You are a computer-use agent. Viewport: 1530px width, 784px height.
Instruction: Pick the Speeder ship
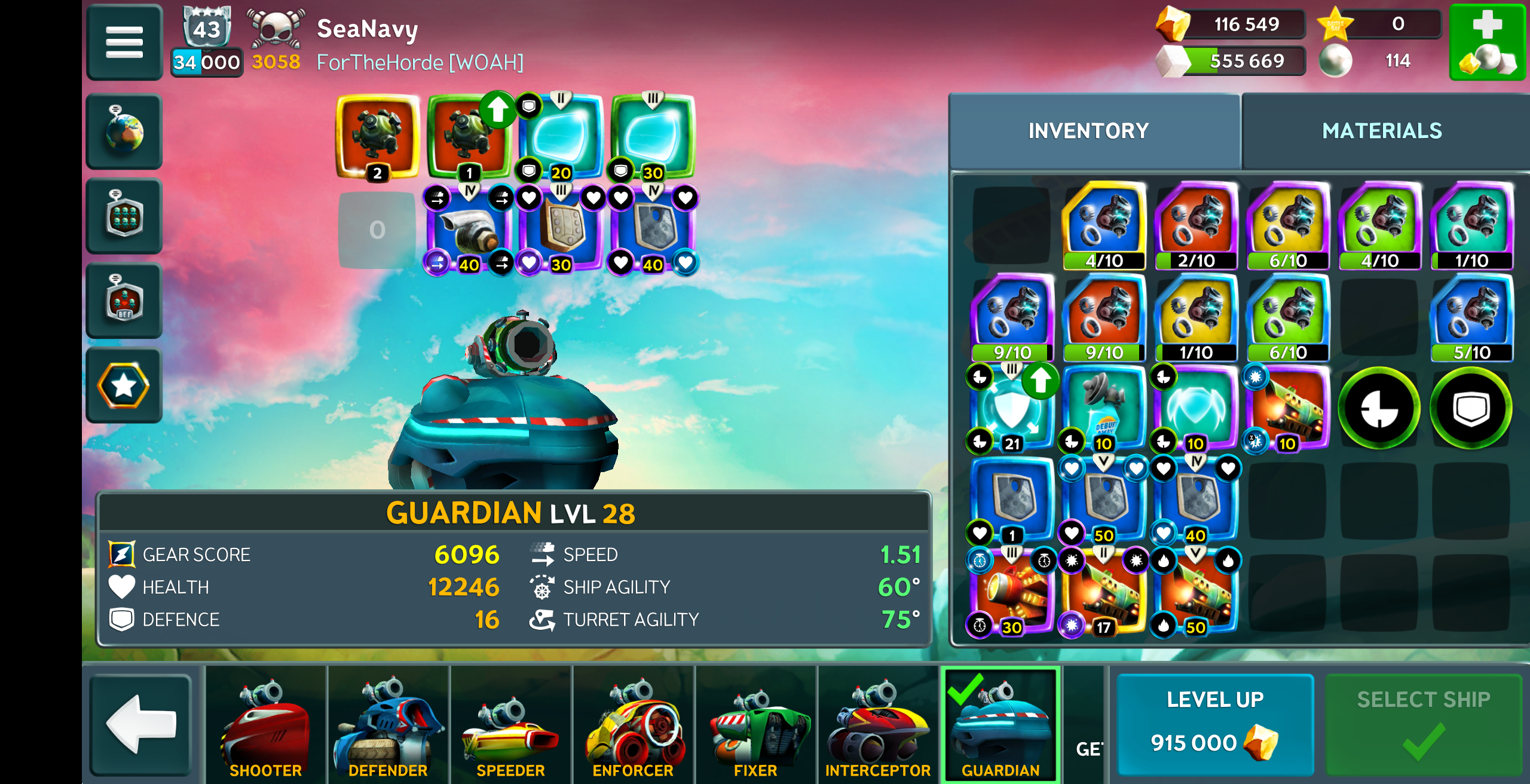tap(510, 724)
